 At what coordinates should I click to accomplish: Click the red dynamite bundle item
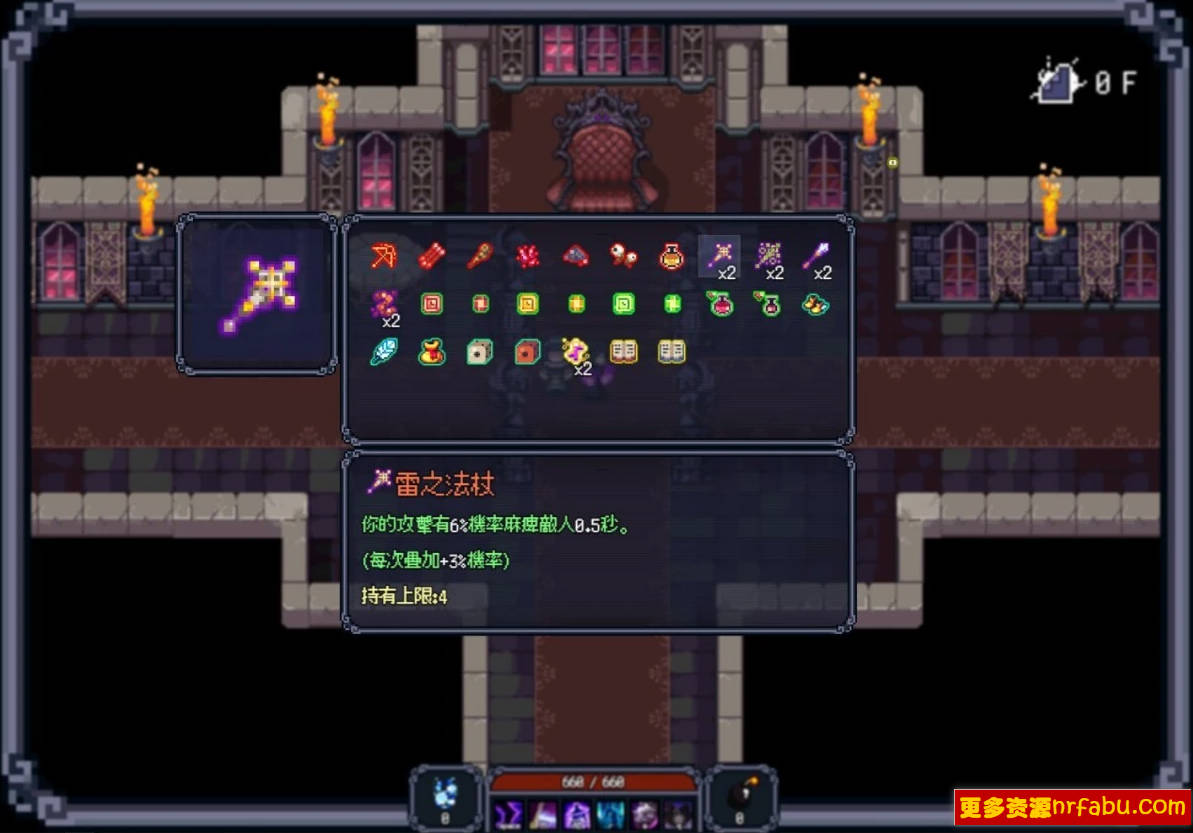(431, 256)
